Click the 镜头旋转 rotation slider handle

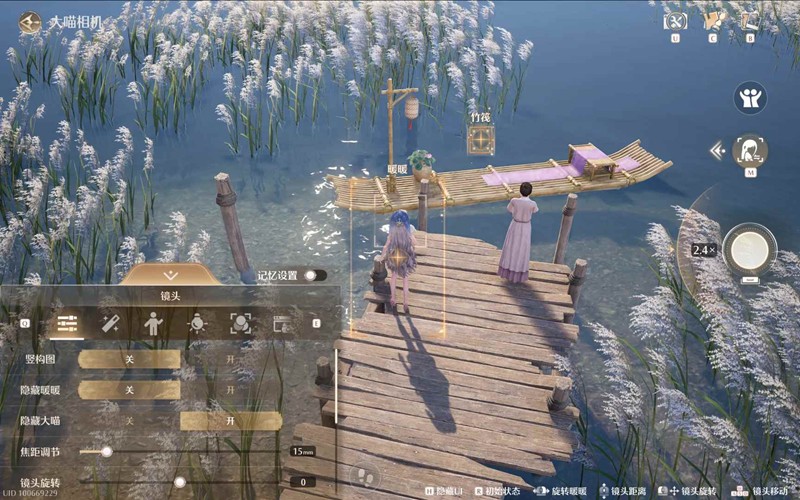coord(180,482)
